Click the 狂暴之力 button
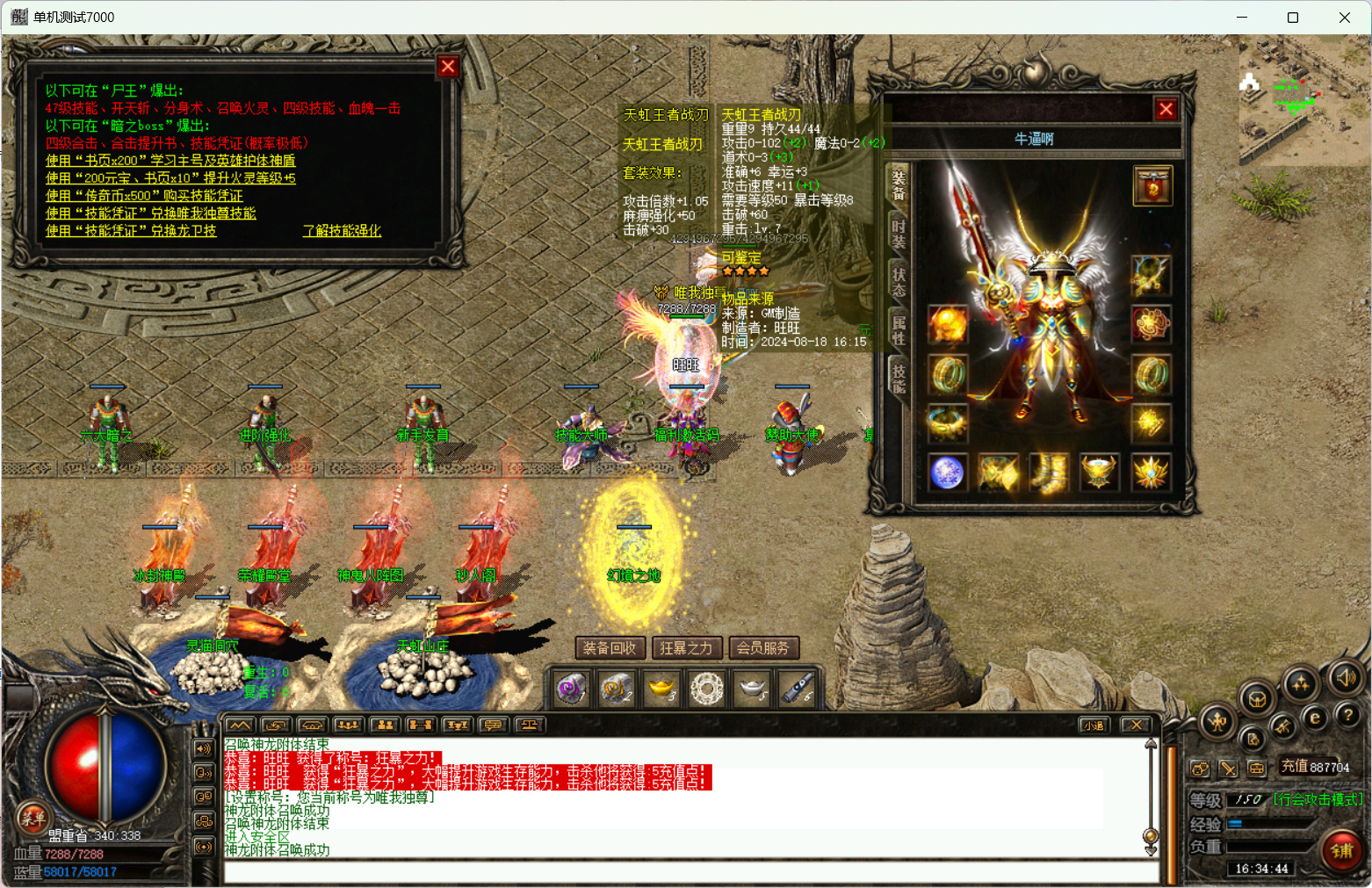Screen dimensions: 1372x888 click(x=686, y=648)
